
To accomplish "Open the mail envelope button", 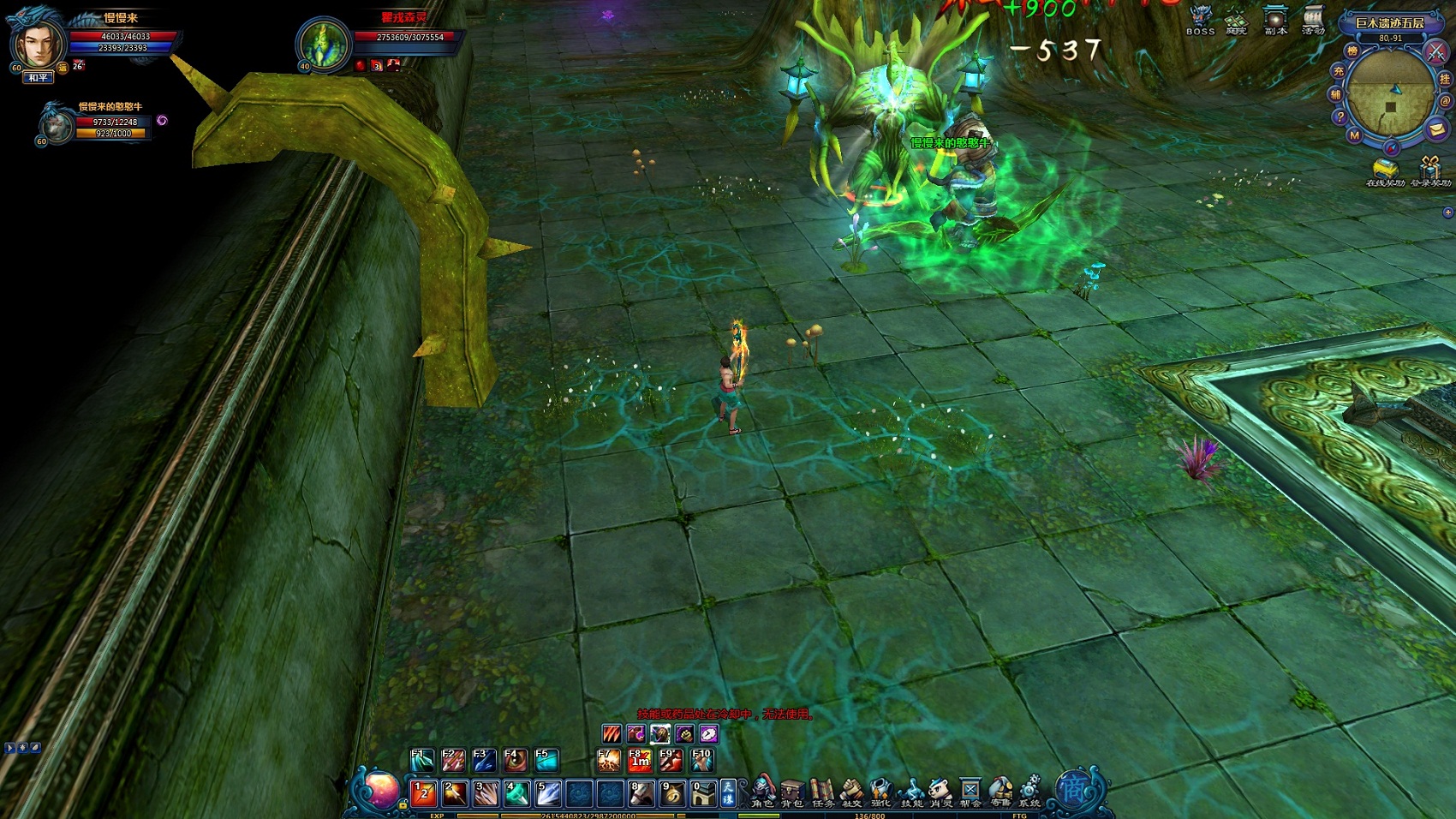I will pos(1436,129).
